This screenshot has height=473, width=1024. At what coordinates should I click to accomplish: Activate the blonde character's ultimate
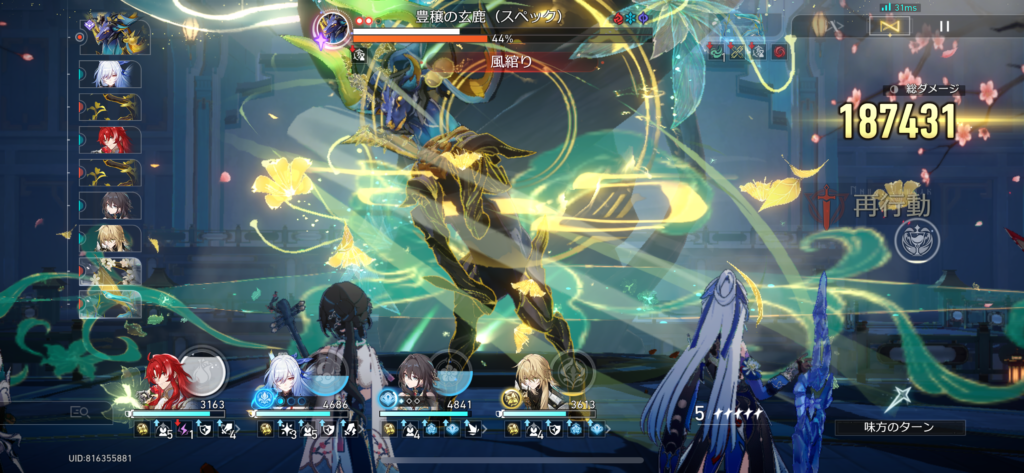pos(574,371)
